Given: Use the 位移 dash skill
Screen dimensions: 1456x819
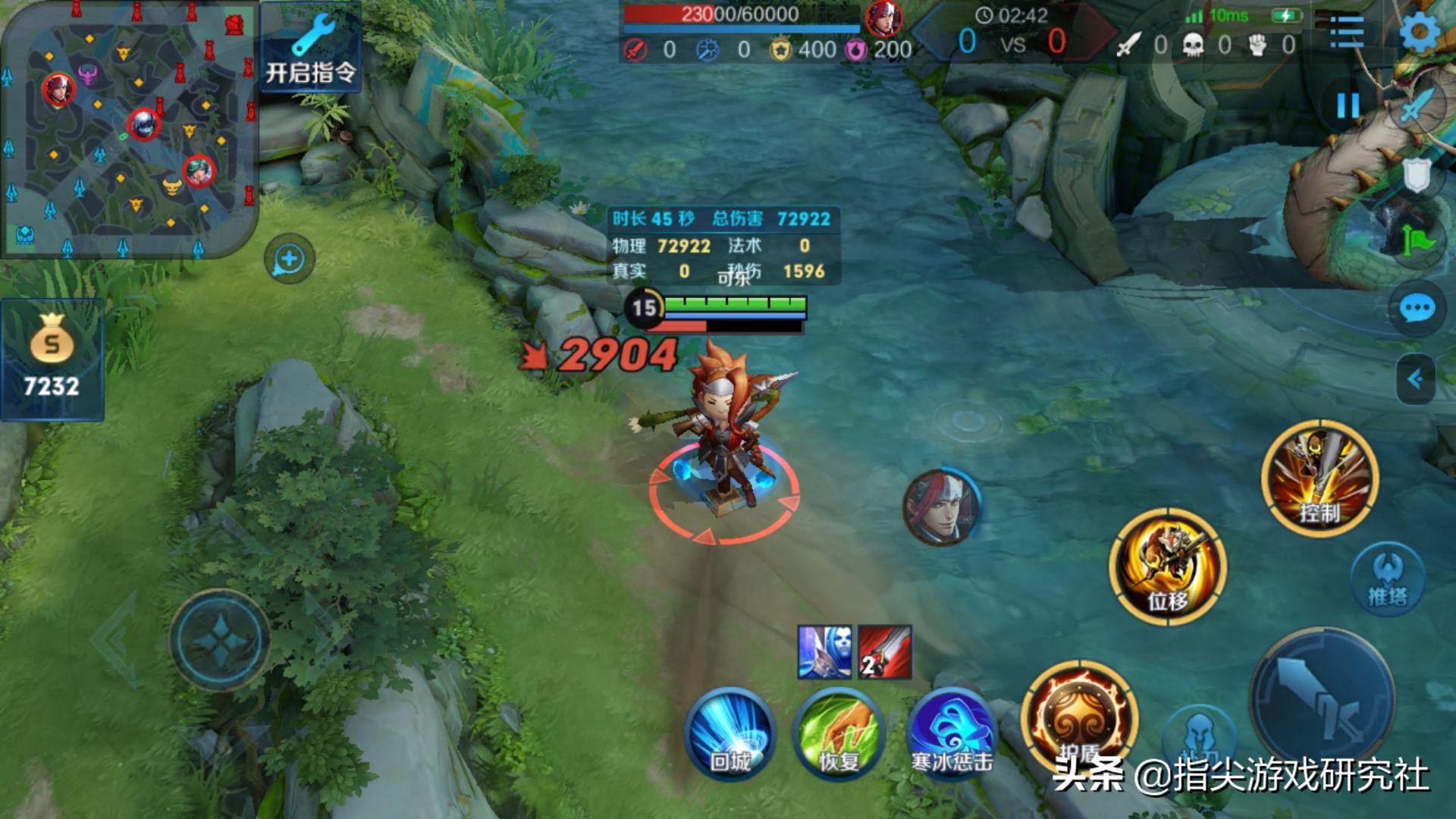Looking at the screenshot, I should point(1168,566).
